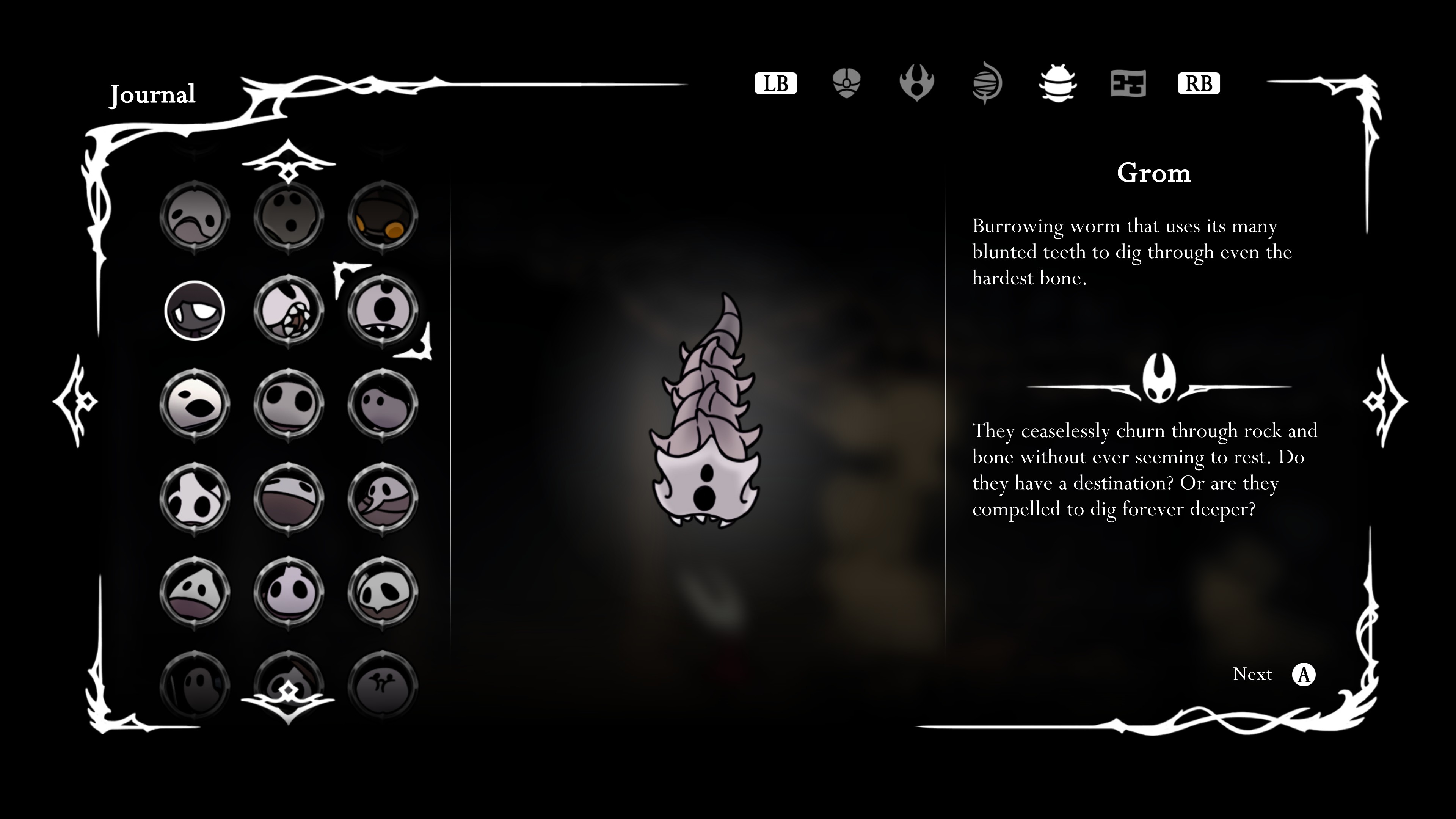Go to the next pane arrow
Viewport: 1456px width, 819px height.
(x=1385, y=401)
